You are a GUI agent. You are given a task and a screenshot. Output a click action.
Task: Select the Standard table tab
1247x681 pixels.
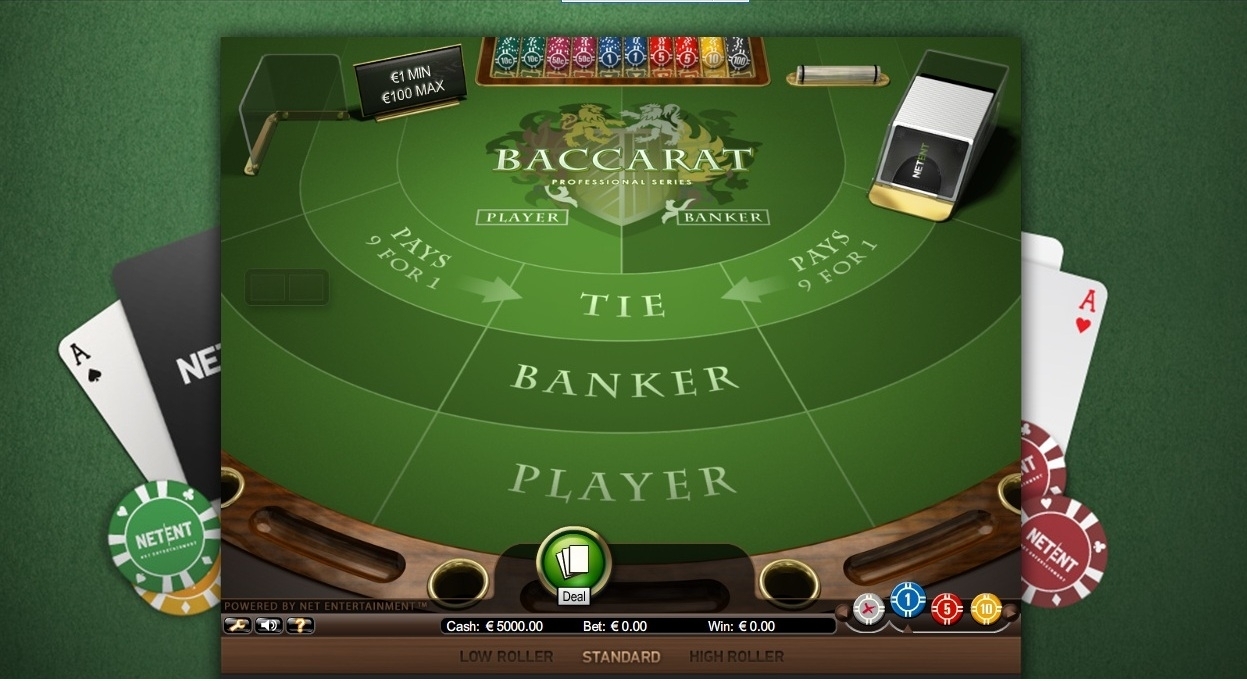click(621, 657)
